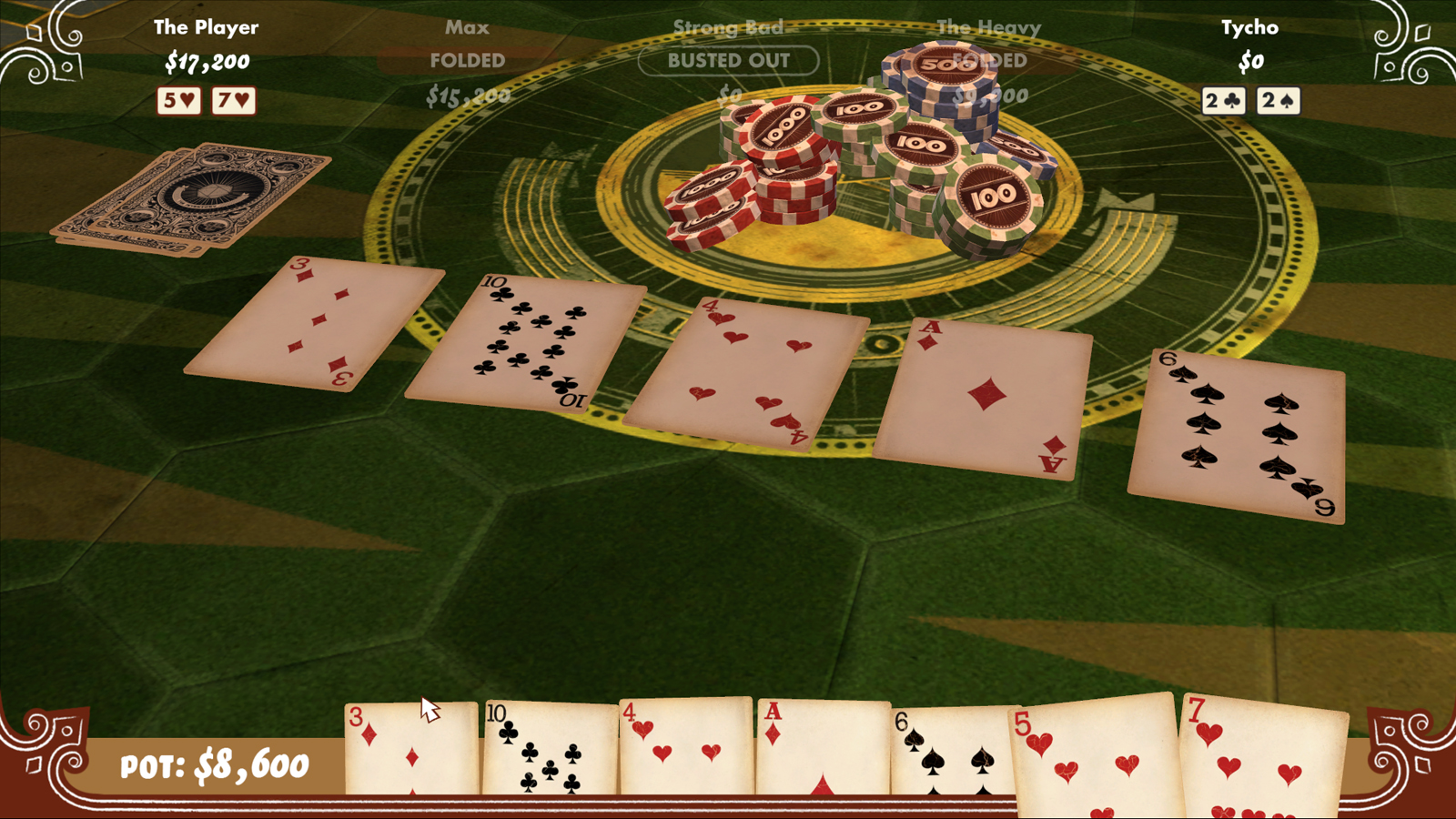Select the 5 of hearts hole card icon

click(x=180, y=100)
